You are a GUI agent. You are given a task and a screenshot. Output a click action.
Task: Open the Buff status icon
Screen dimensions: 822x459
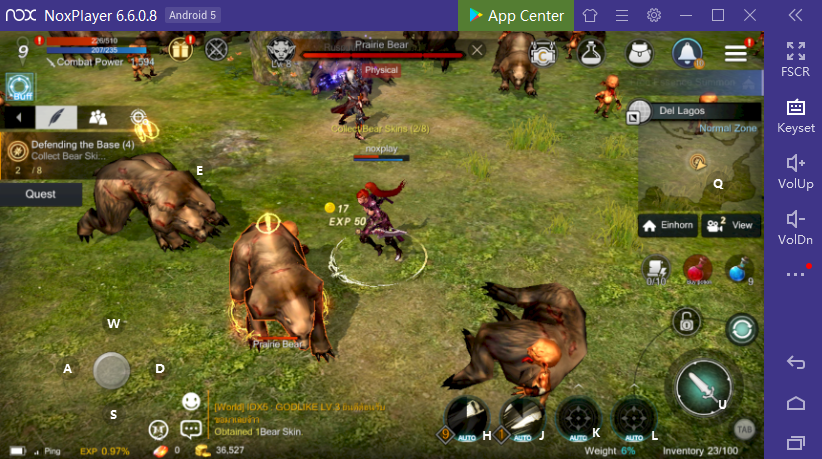[19, 88]
